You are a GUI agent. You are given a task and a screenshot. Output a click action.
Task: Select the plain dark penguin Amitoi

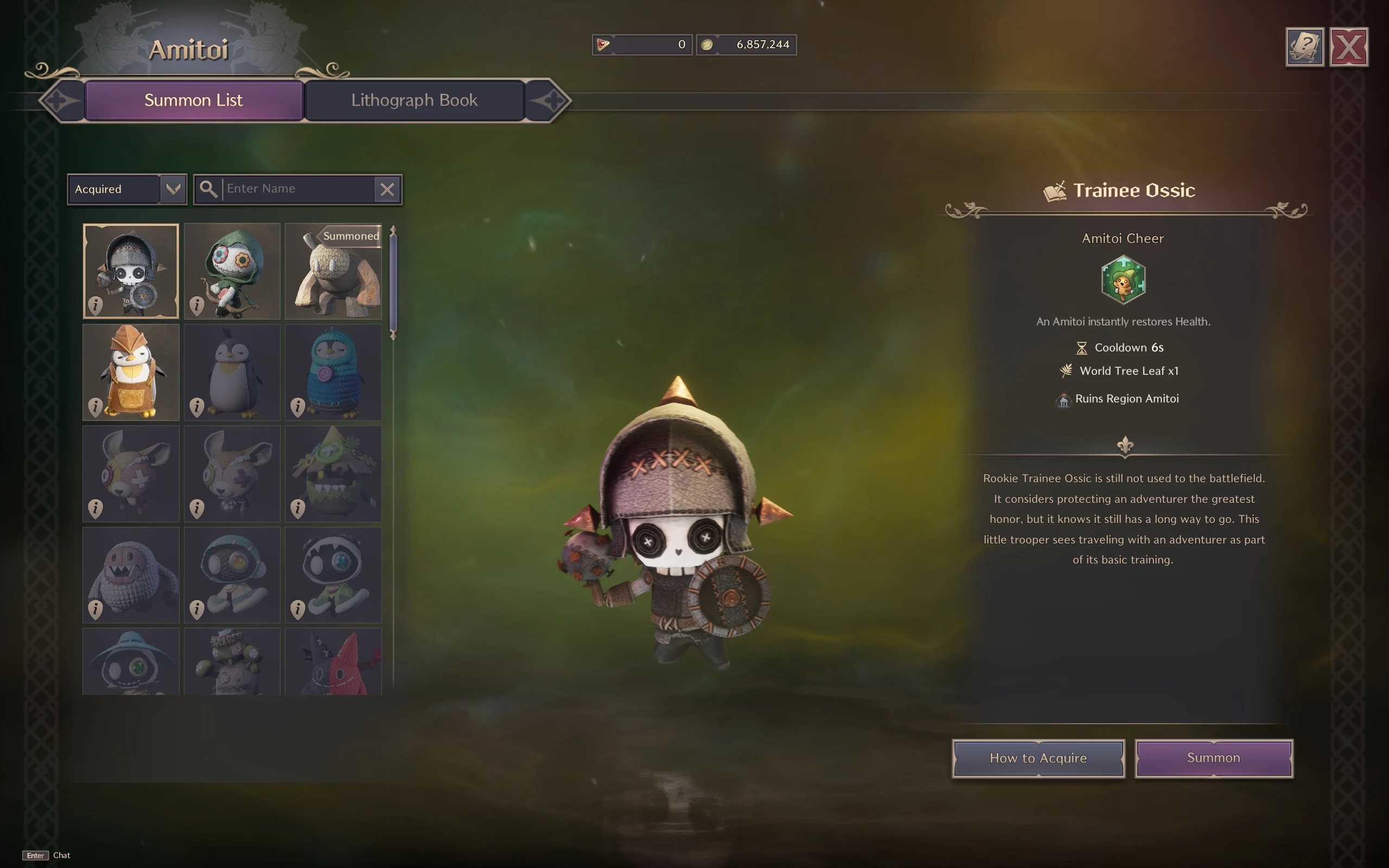pos(232,372)
